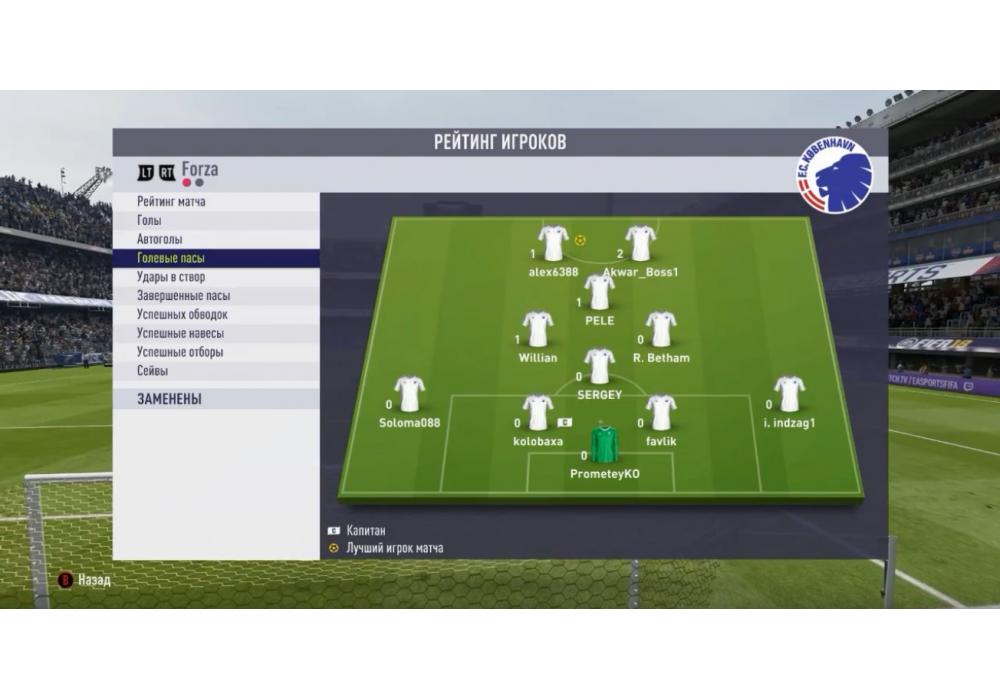Viewport: 1000px width, 700px height.
Task: Open the Рейтинг матча stat entry
Action: [x=171, y=202]
